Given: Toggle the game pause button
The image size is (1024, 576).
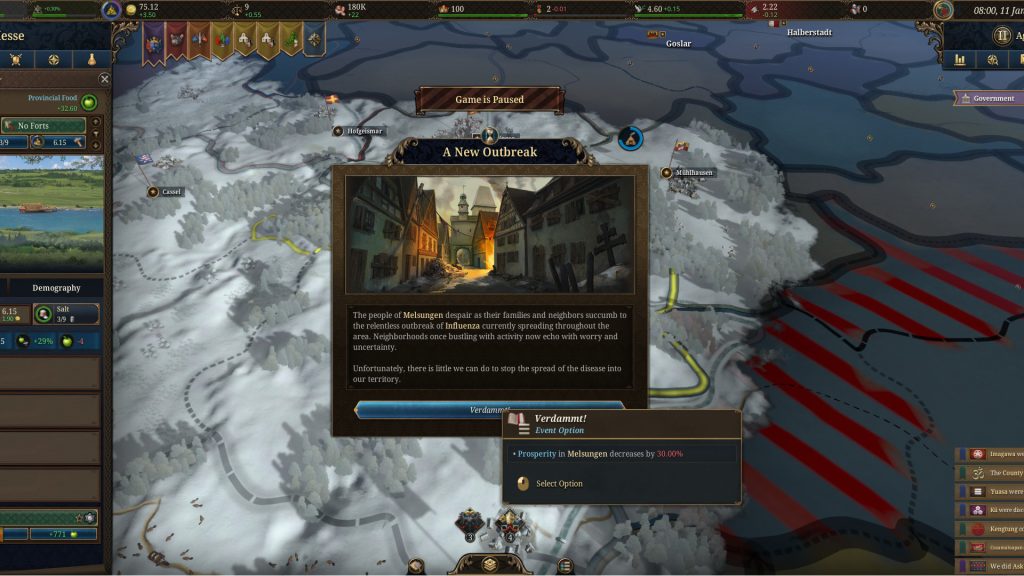Looking at the screenshot, I should click(x=1002, y=36).
